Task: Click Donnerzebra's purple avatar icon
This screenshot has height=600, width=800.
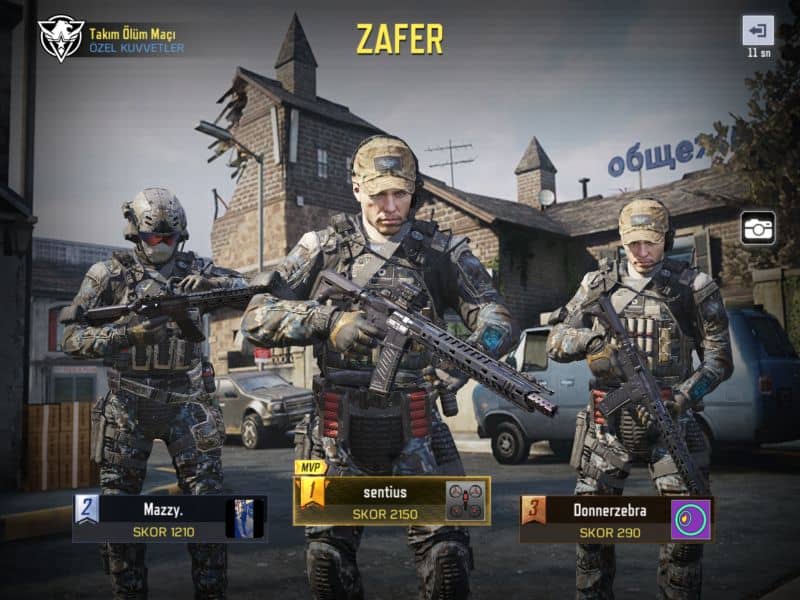Action: tap(690, 520)
